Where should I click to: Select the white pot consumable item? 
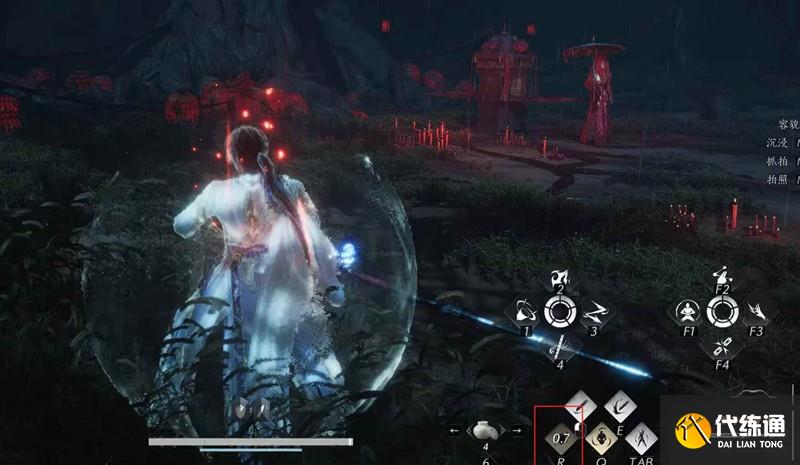pos(484,430)
